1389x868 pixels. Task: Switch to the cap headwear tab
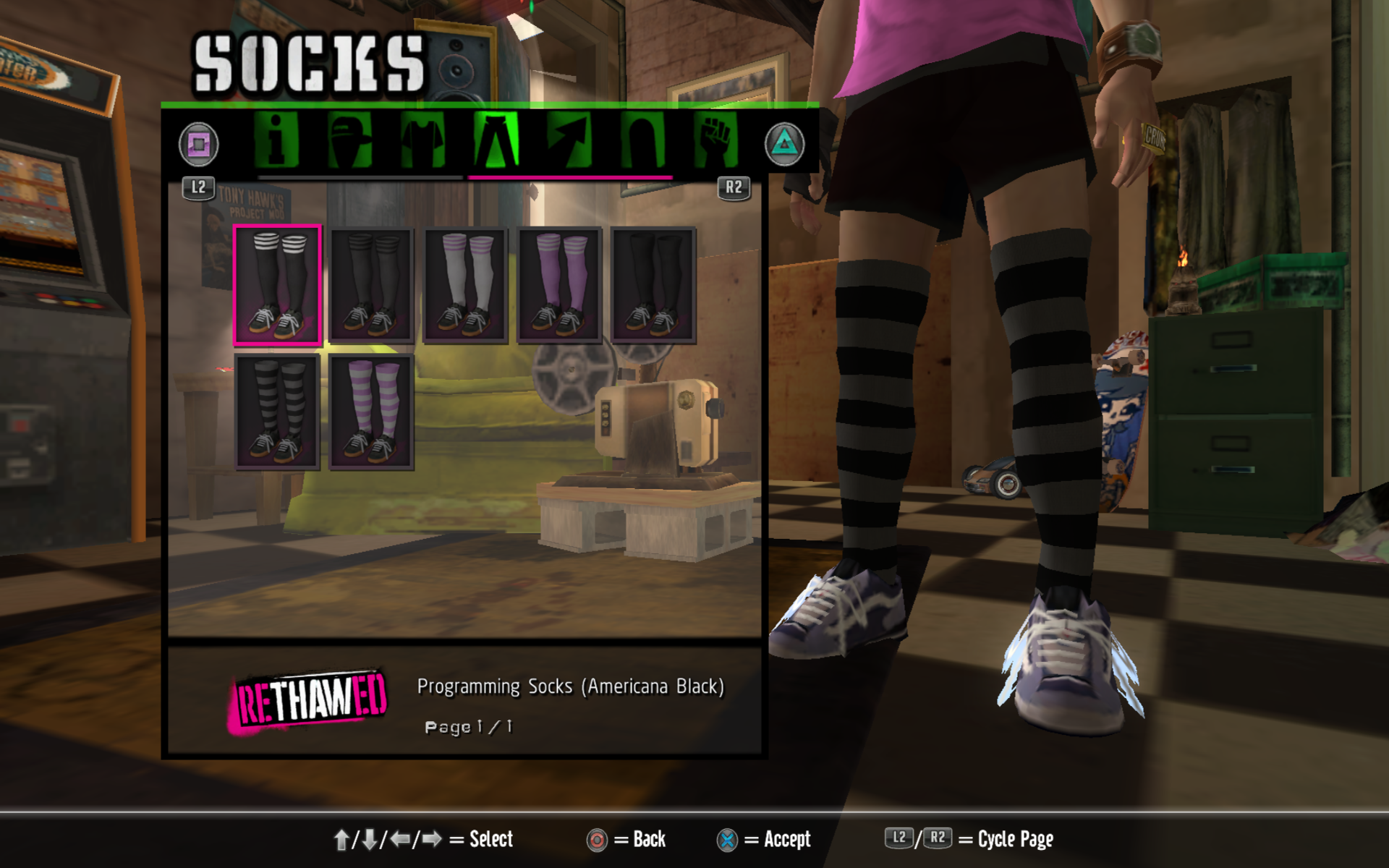click(x=350, y=141)
